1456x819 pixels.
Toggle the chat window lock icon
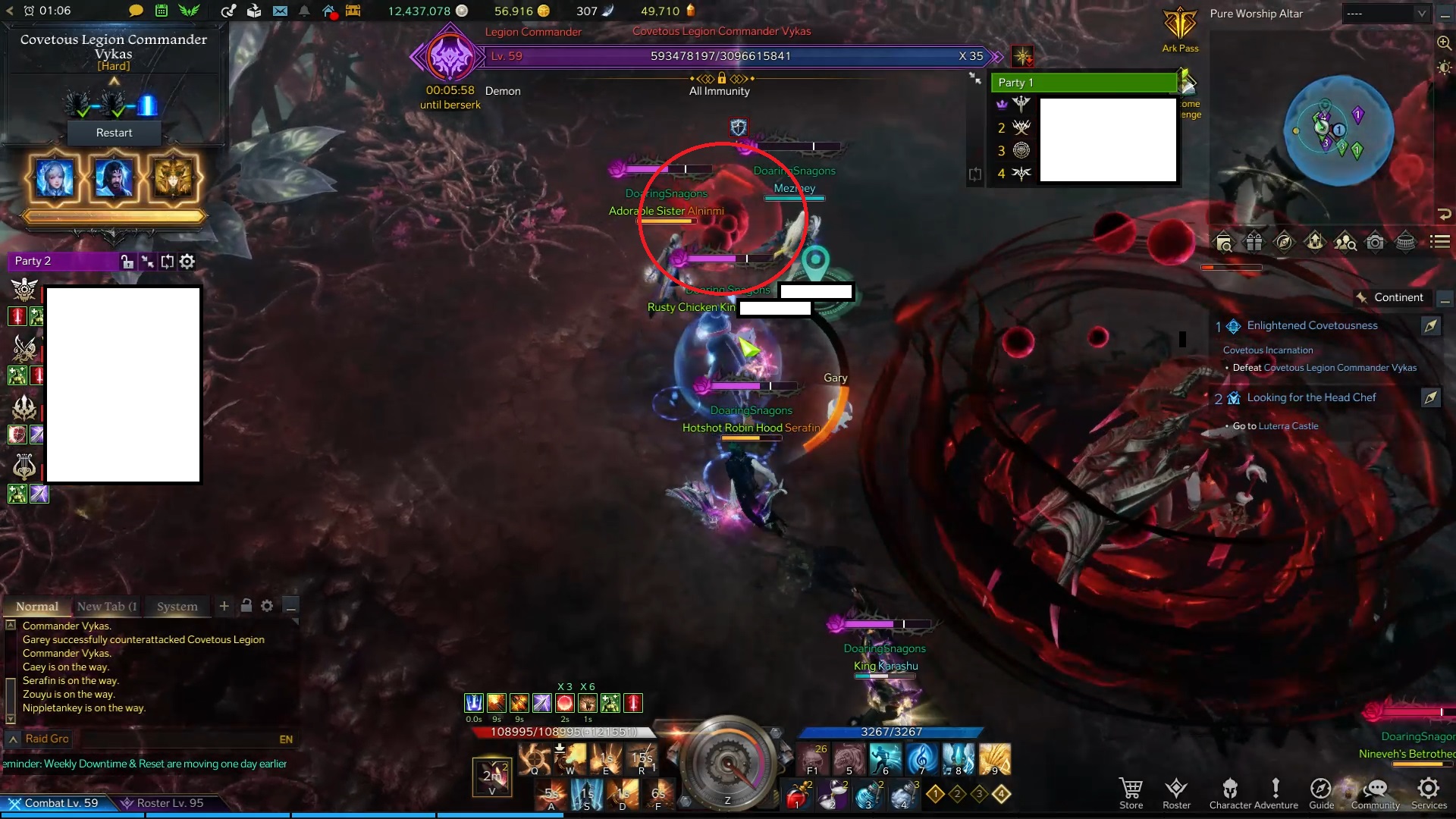pyautogui.click(x=246, y=606)
